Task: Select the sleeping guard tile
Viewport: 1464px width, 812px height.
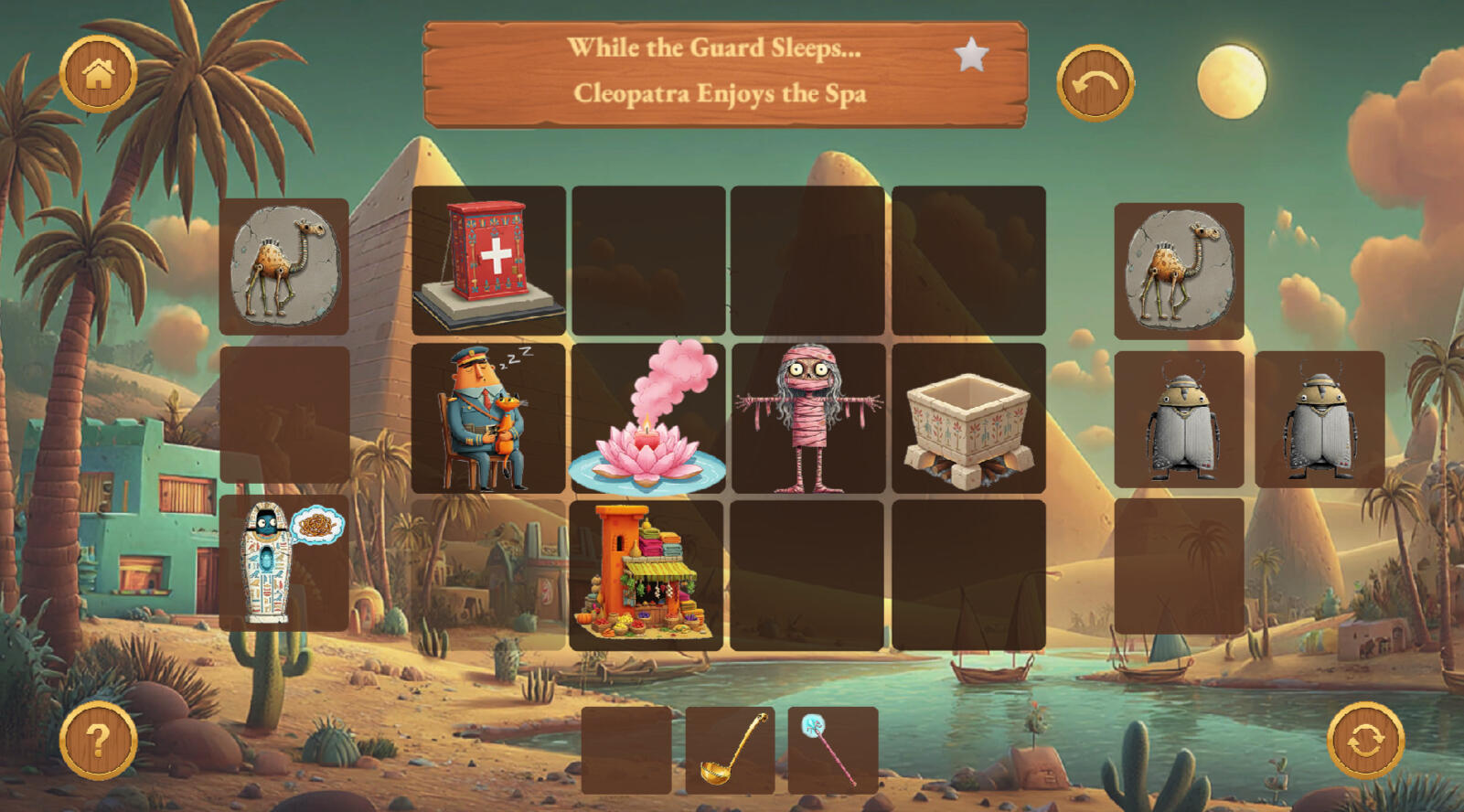Action: pos(488,419)
